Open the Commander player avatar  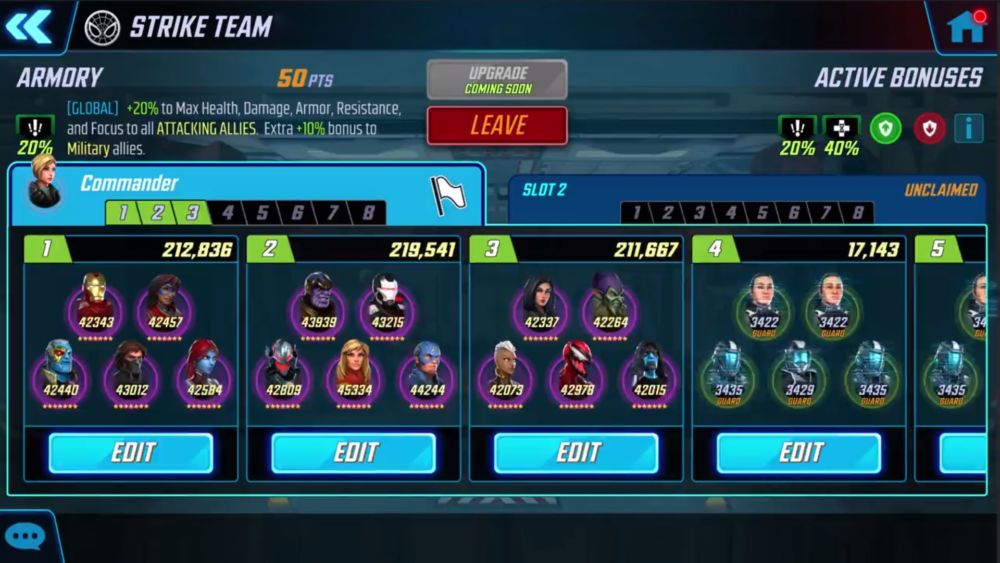(x=44, y=182)
